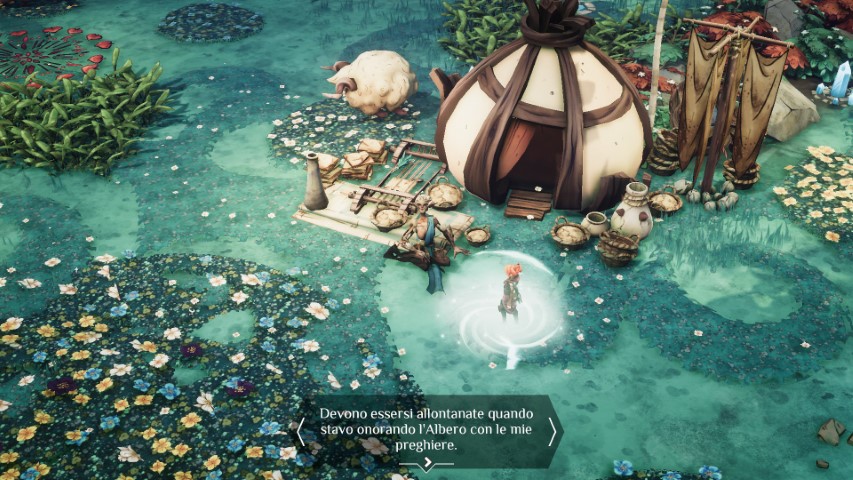Click the right arrow on the dialogue box

click(x=552, y=431)
